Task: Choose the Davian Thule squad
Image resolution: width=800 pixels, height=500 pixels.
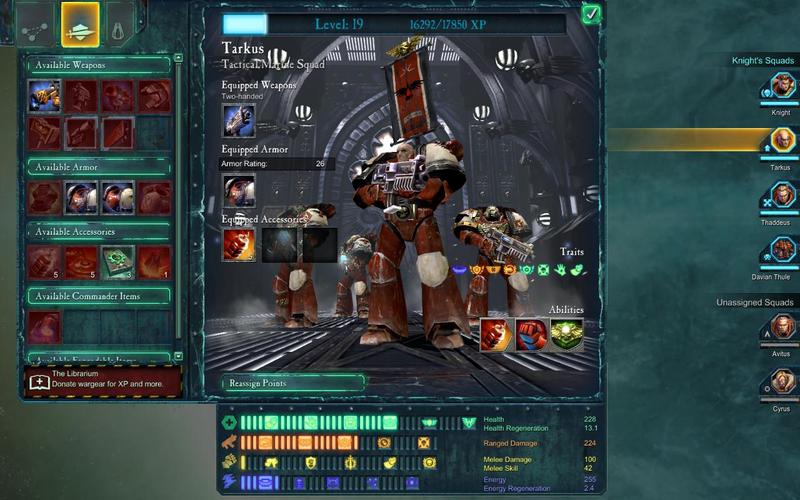Action: tap(781, 249)
